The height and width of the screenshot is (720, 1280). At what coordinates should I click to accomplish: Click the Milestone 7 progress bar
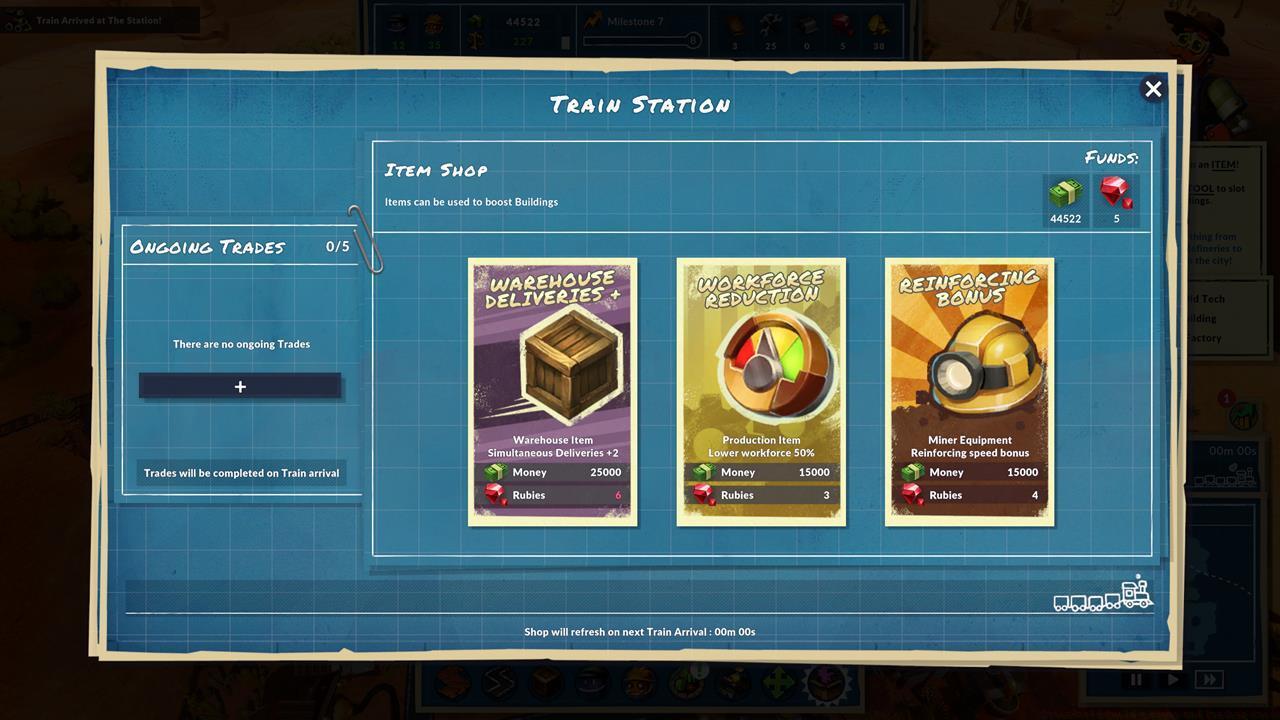coord(630,41)
